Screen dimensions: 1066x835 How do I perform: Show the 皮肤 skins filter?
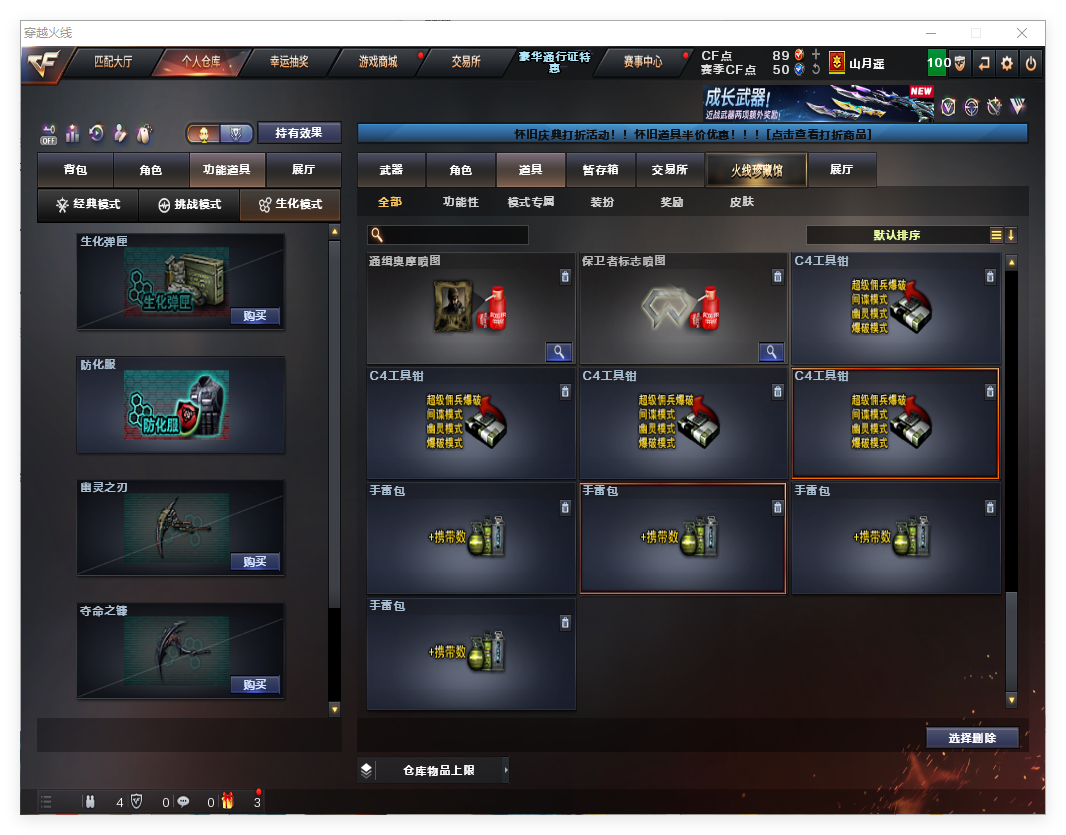[x=742, y=202]
